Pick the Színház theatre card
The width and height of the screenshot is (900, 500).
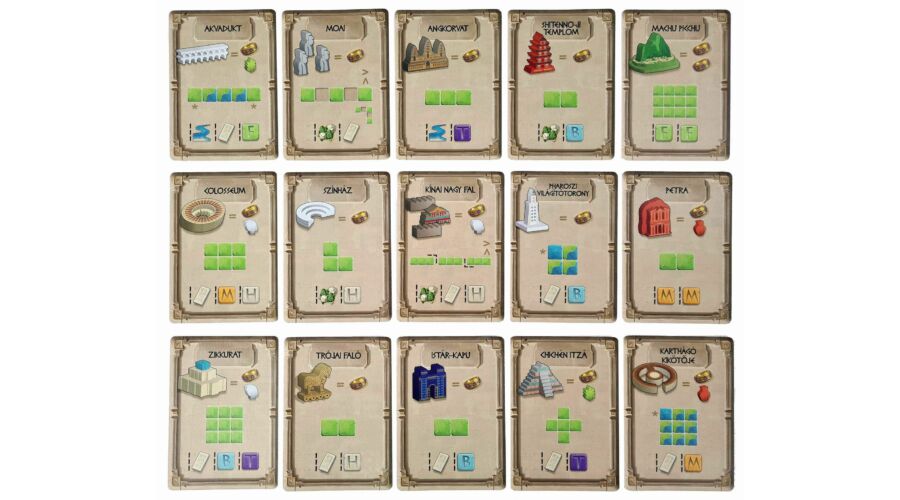pyautogui.click(x=335, y=247)
